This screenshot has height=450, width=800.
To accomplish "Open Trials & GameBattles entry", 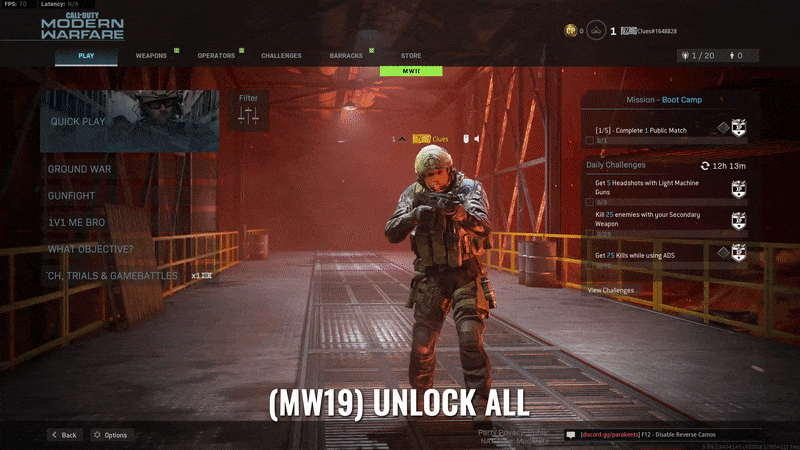I will 112,275.
